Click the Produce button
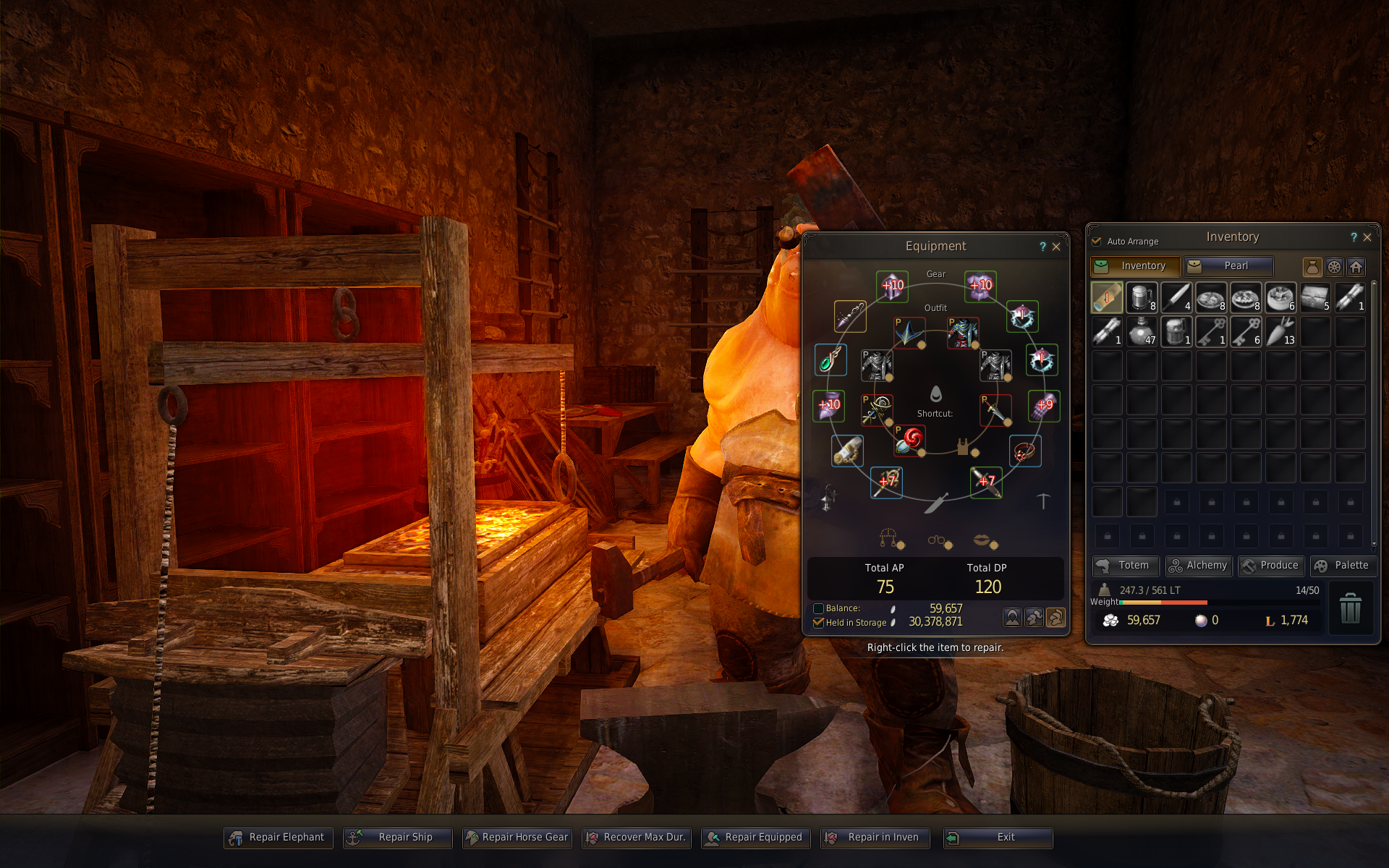 (x=1271, y=566)
